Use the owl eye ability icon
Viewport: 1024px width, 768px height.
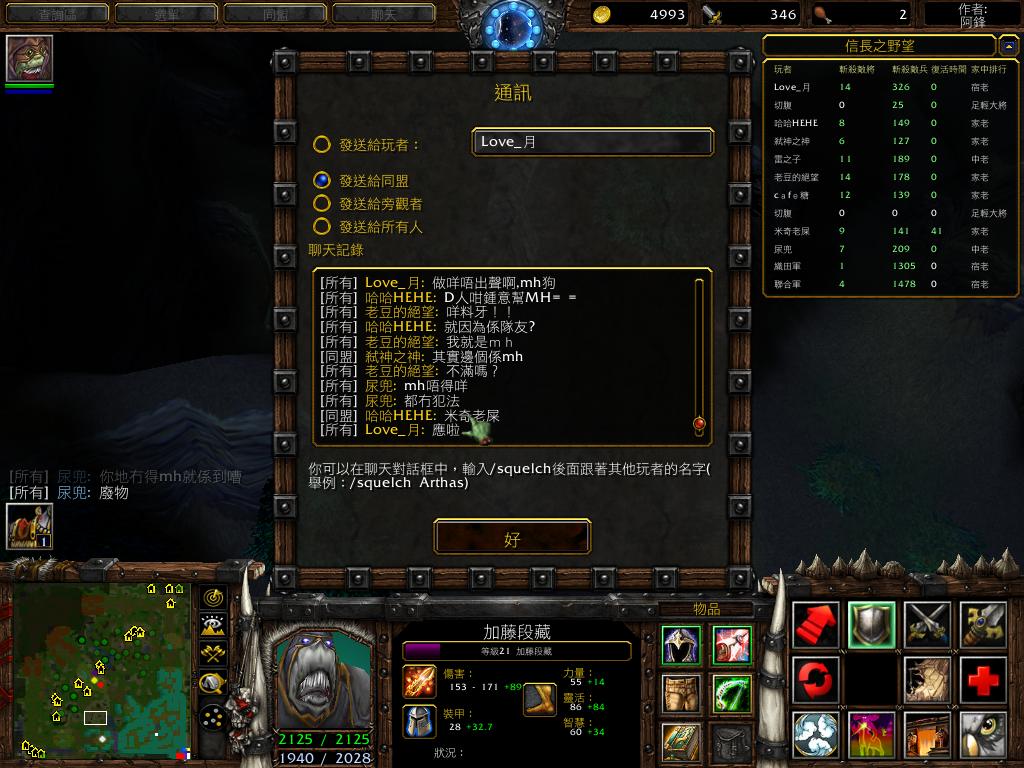[984, 735]
